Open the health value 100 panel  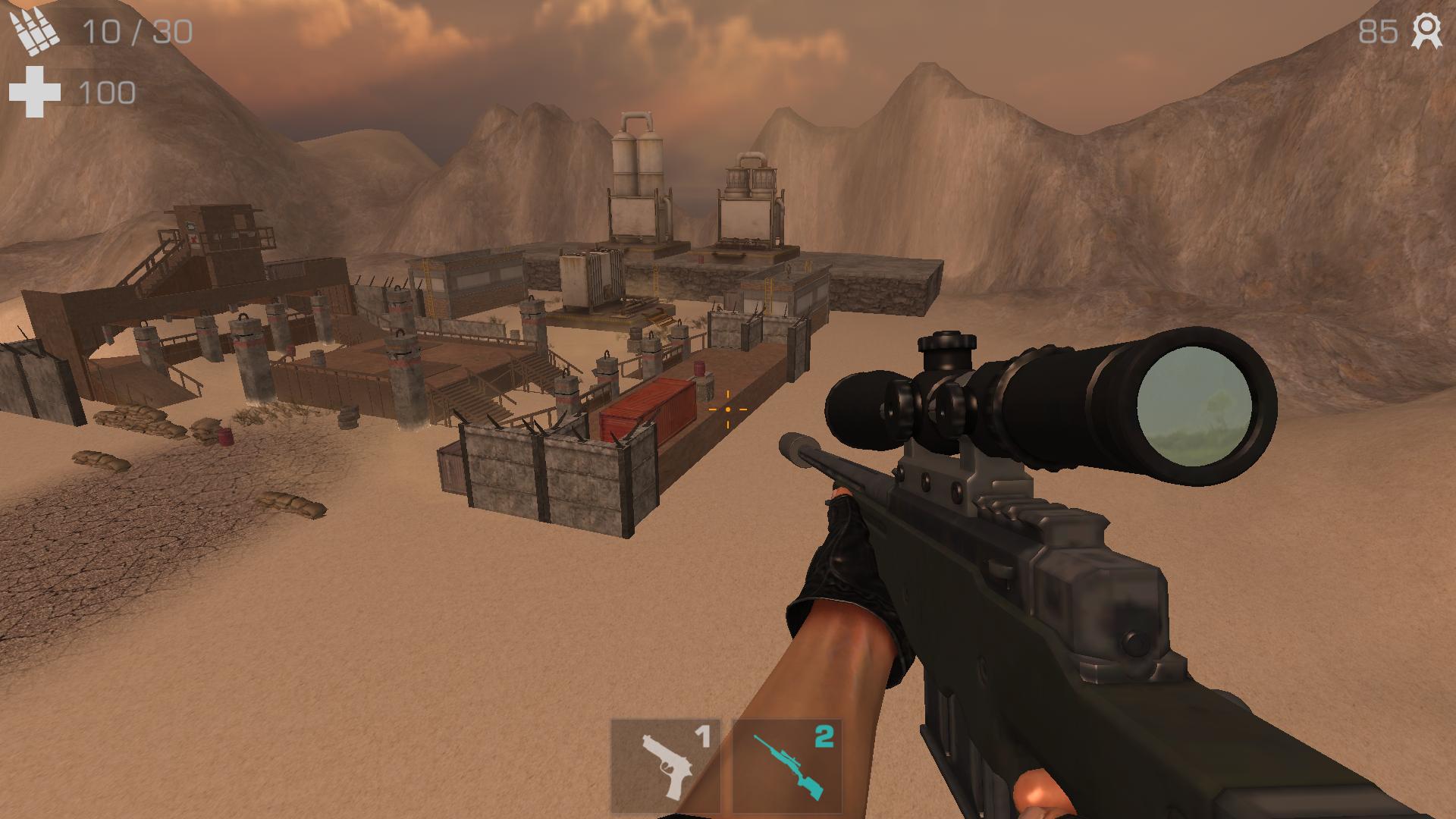coord(106,93)
